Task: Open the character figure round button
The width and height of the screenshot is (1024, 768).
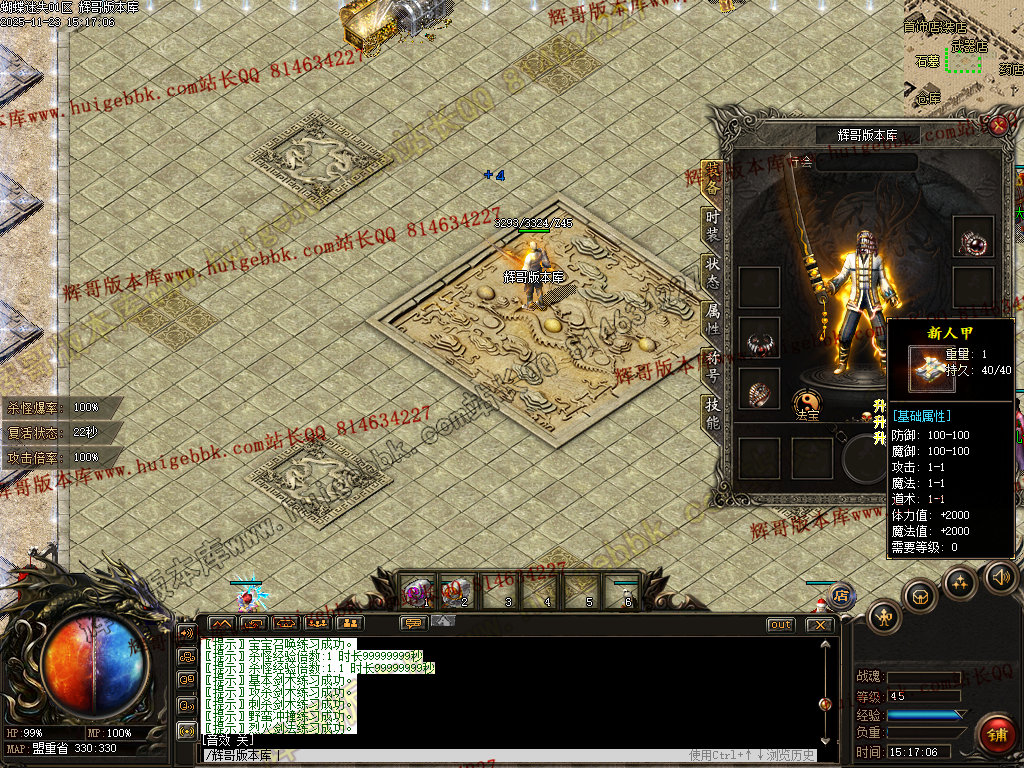Action: [884, 616]
